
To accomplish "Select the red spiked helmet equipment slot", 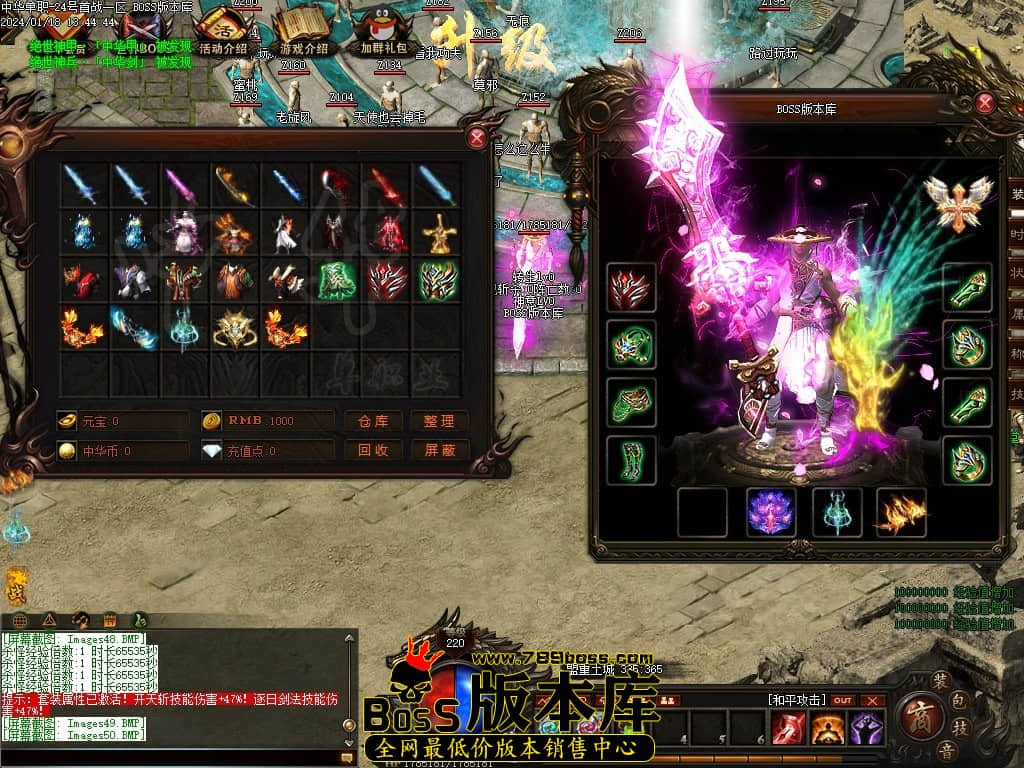I will tap(632, 288).
